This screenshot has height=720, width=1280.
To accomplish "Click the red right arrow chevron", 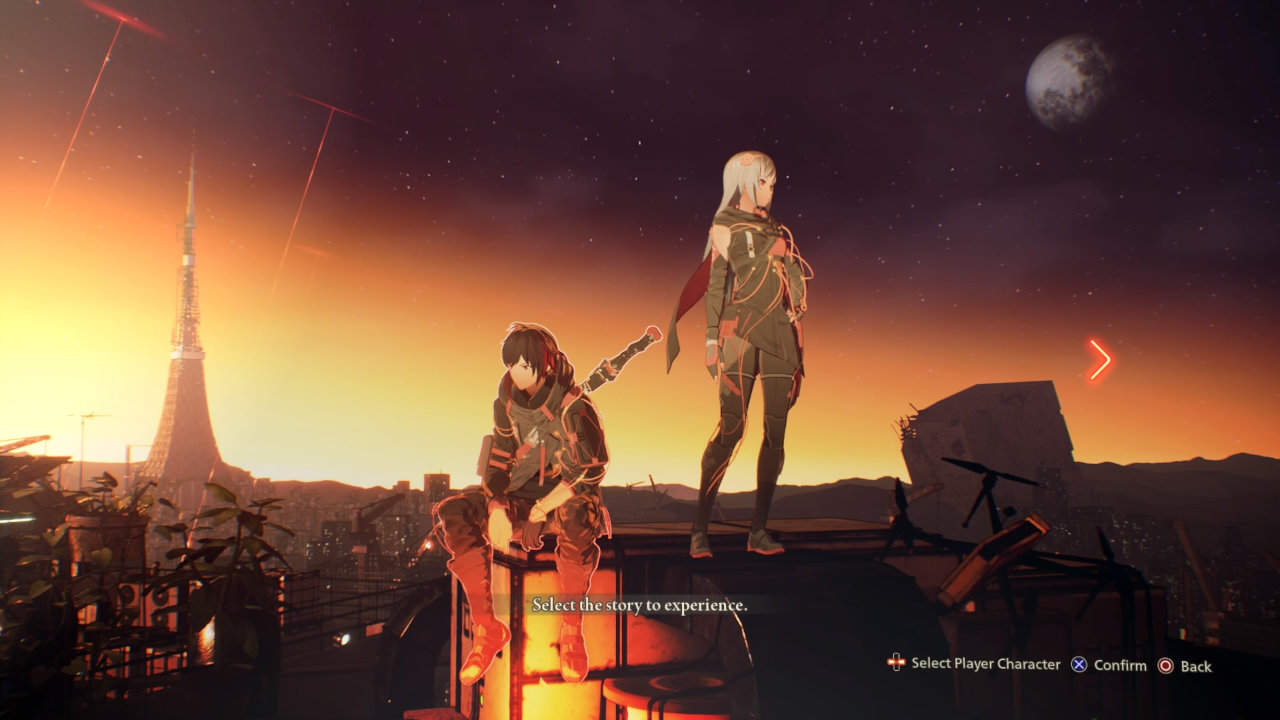I will tap(1099, 360).
